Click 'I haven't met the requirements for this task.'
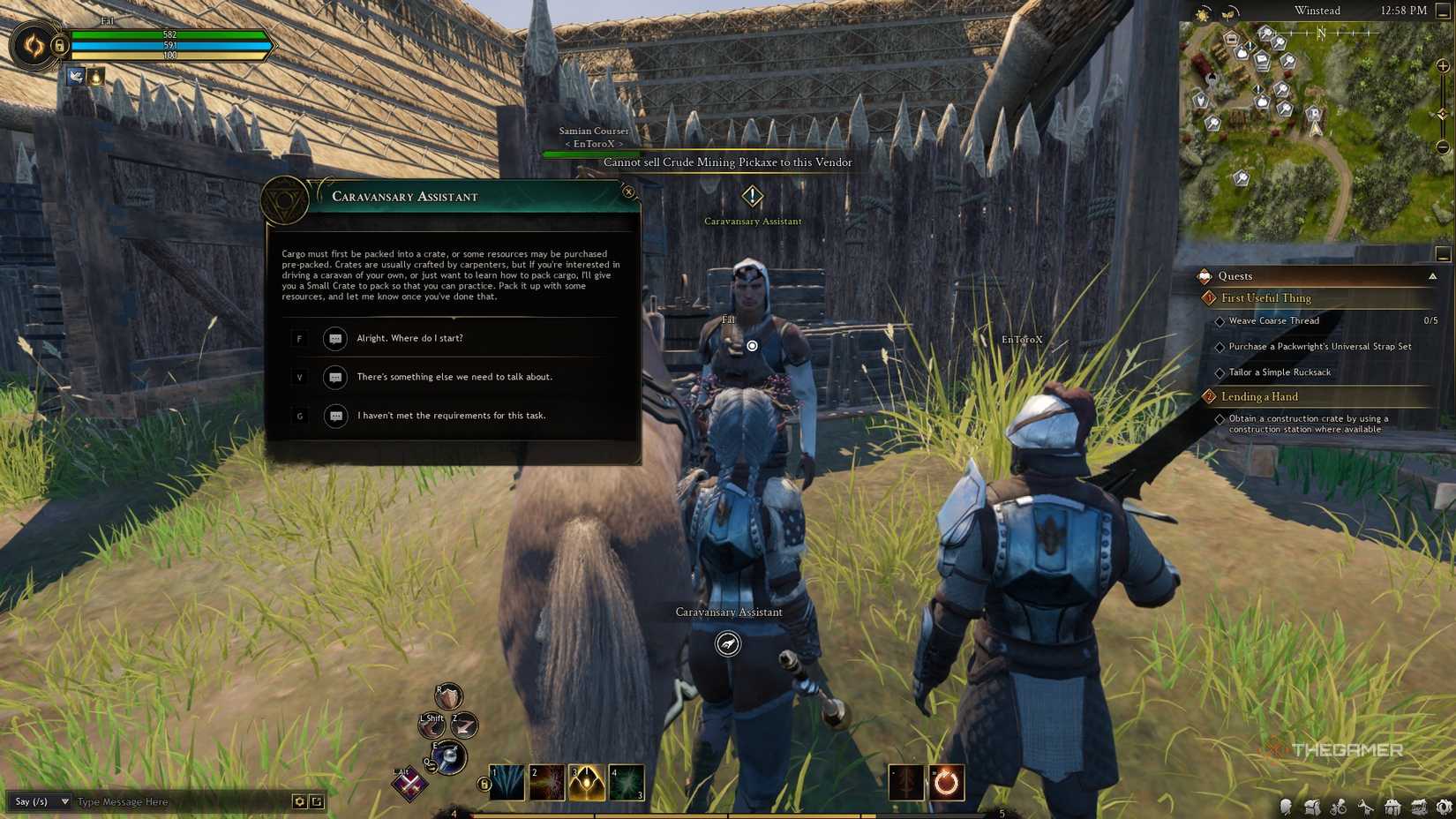 pyautogui.click(x=452, y=416)
